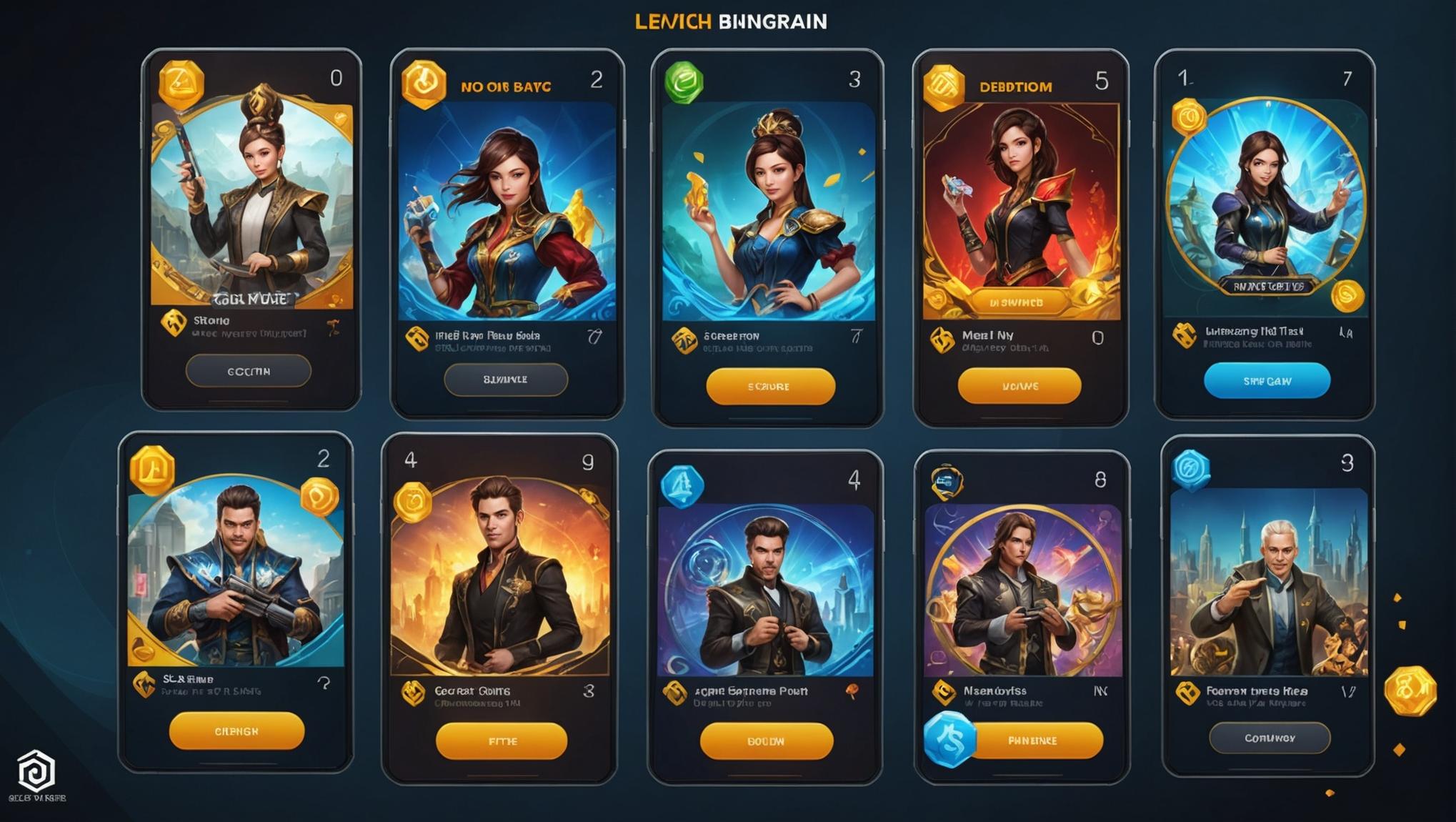Click the orange button under the gun-holding man
This screenshot has height=822, width=1456.
coord(236,731)
